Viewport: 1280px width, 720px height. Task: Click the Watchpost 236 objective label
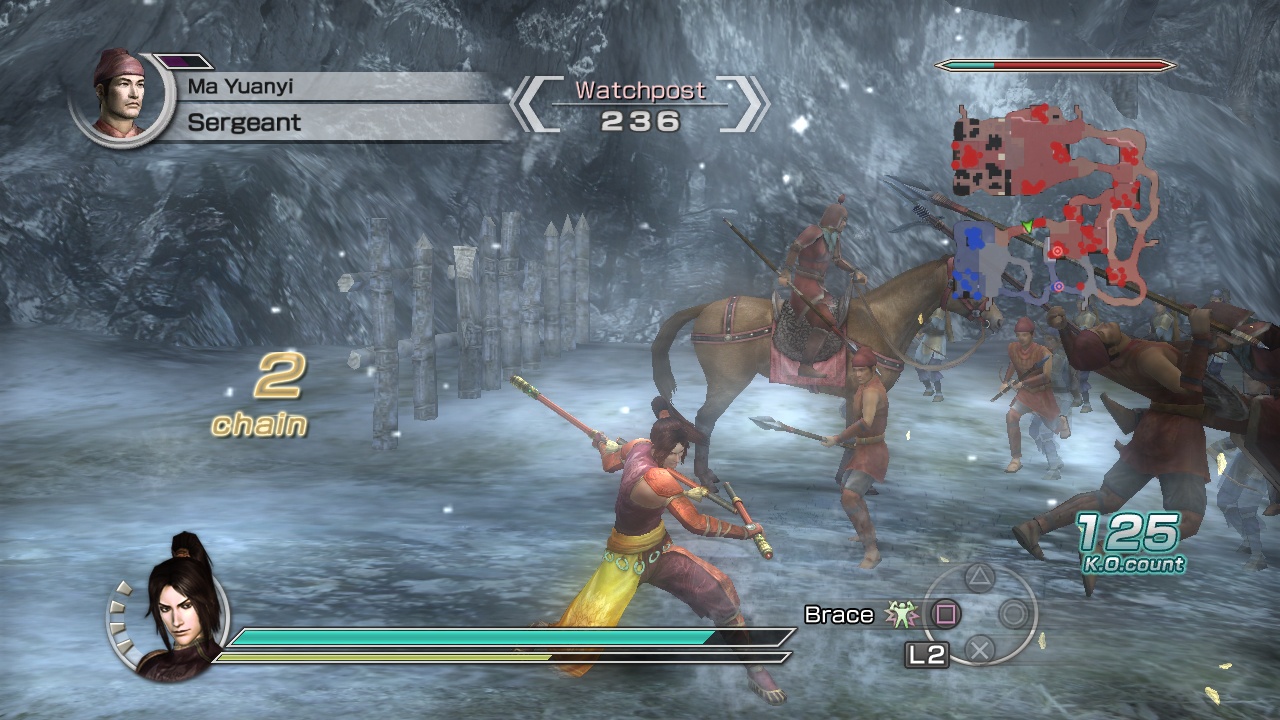point(637,103)
